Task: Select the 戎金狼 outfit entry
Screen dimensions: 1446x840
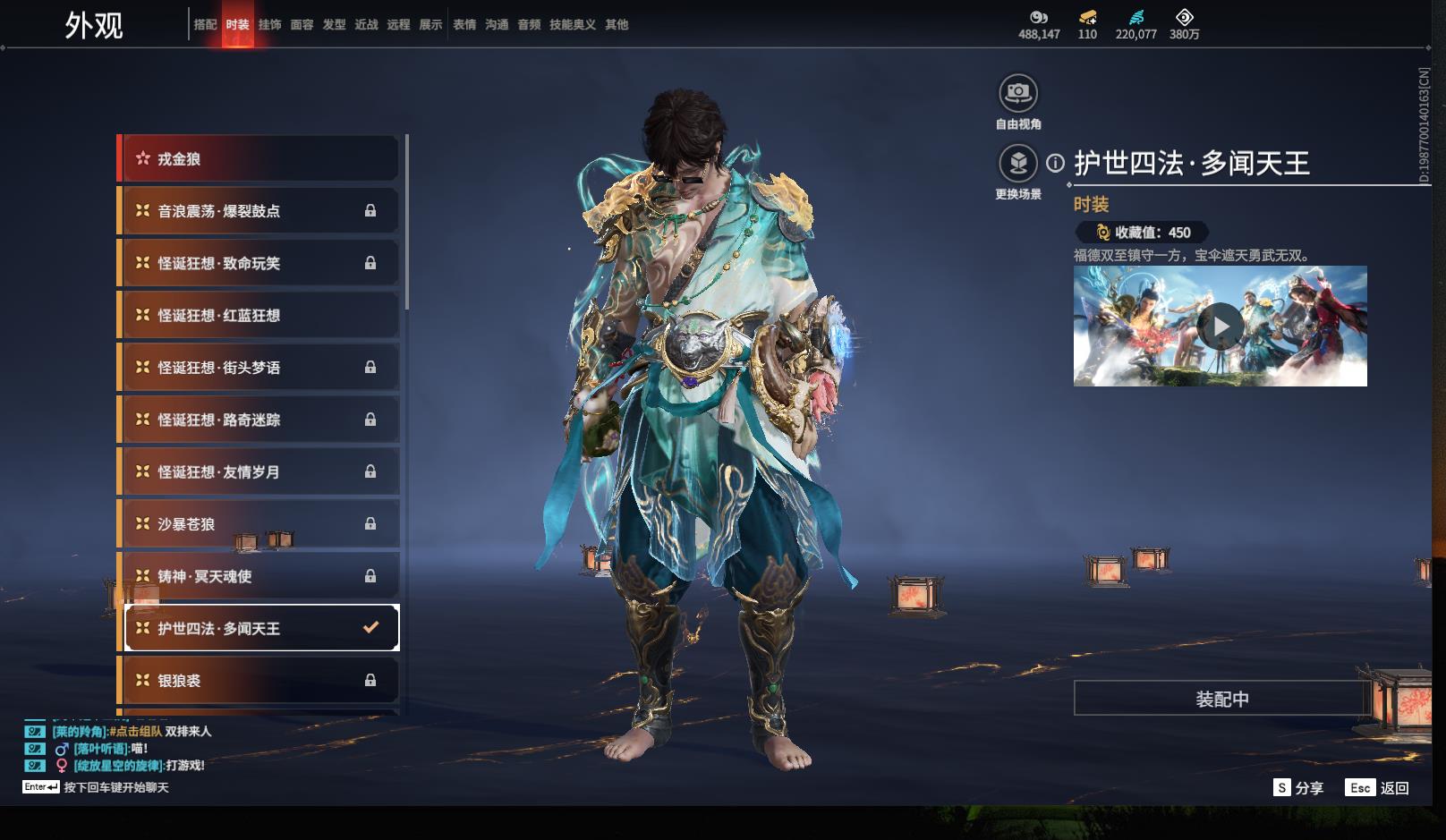Action: (x=259, y=158)
